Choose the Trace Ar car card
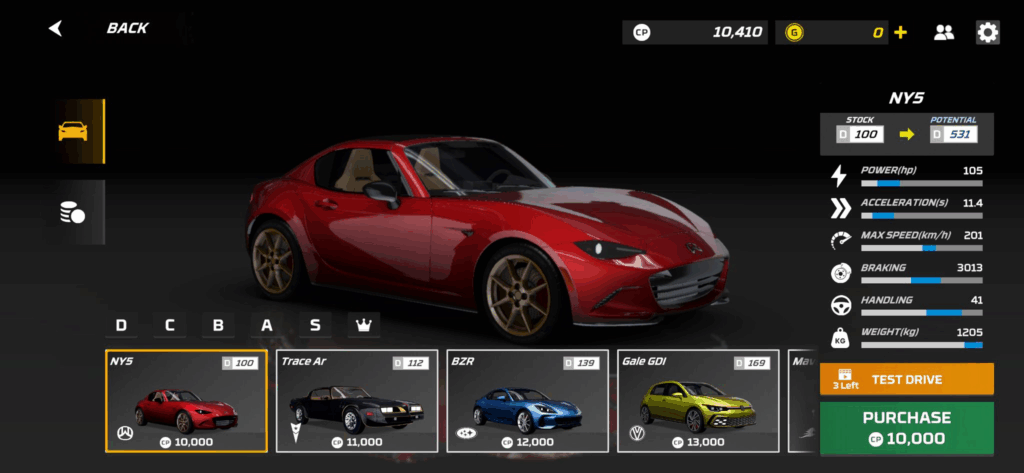Image resolution: width=1024 pixels, height=473 pixels. pos(357,400)
